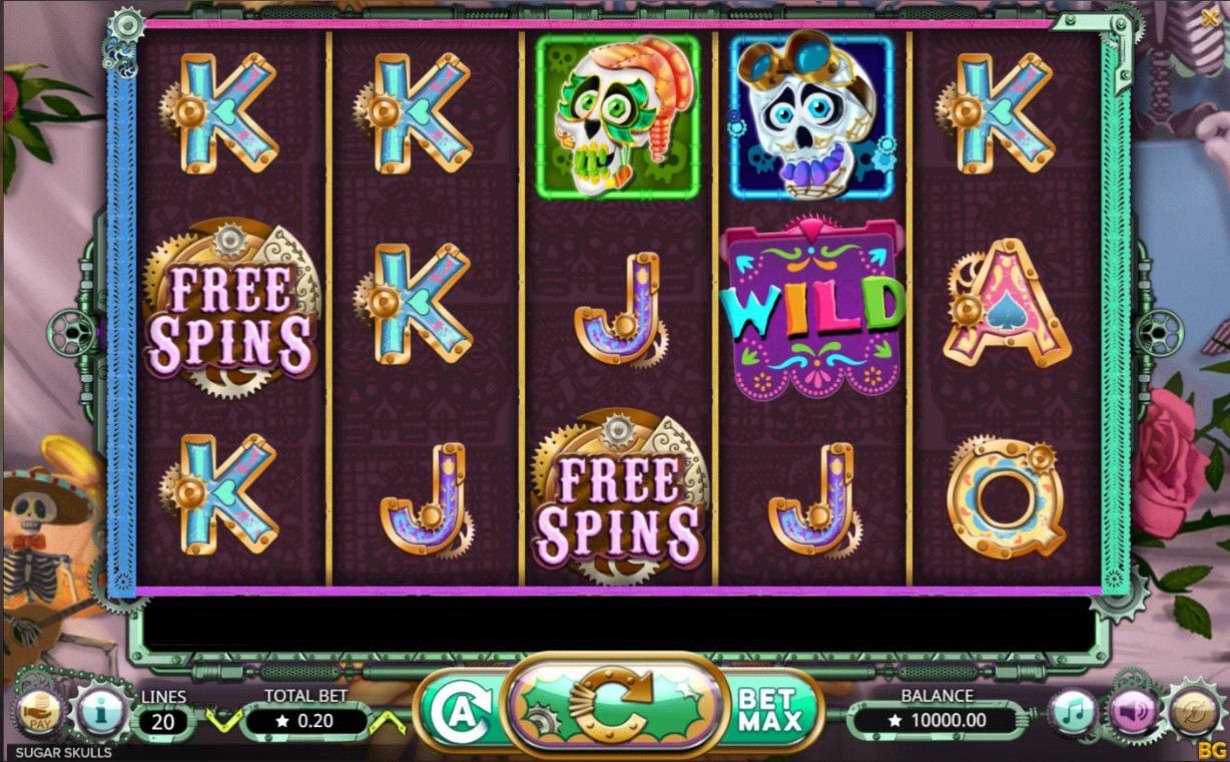Screen dimensions: 1230x762
Task: Increase total bet with the up chevron
Action: 387,719
